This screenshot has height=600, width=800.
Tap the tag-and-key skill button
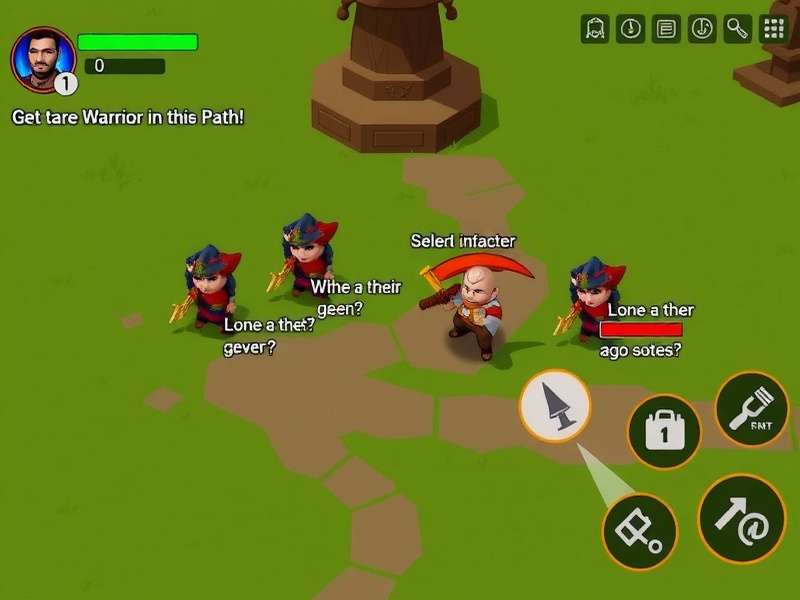click(x=640, y=531)
